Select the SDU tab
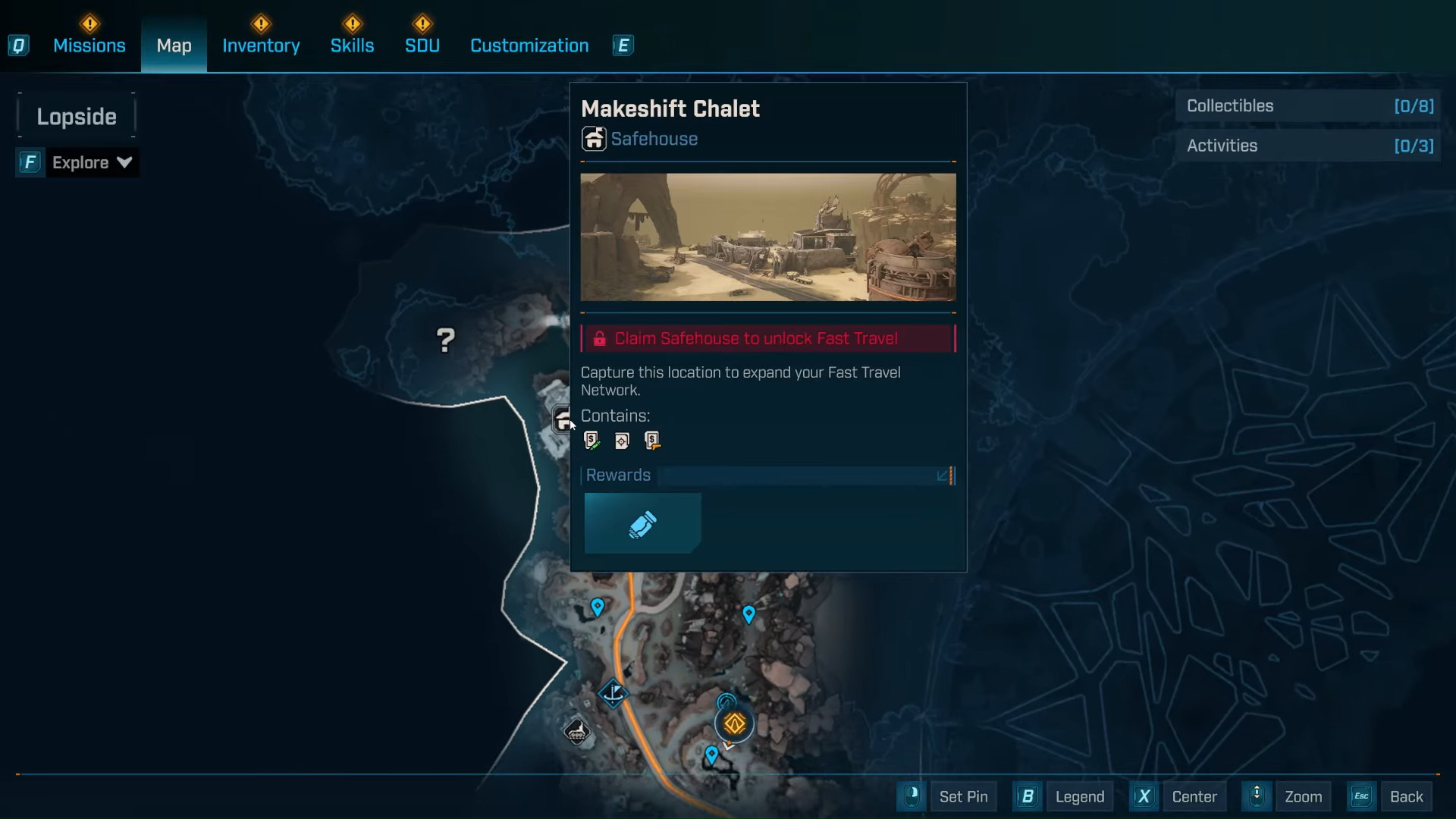This screenshot has width=1456, height=819. pyautogui.click(x=422, y=45)
